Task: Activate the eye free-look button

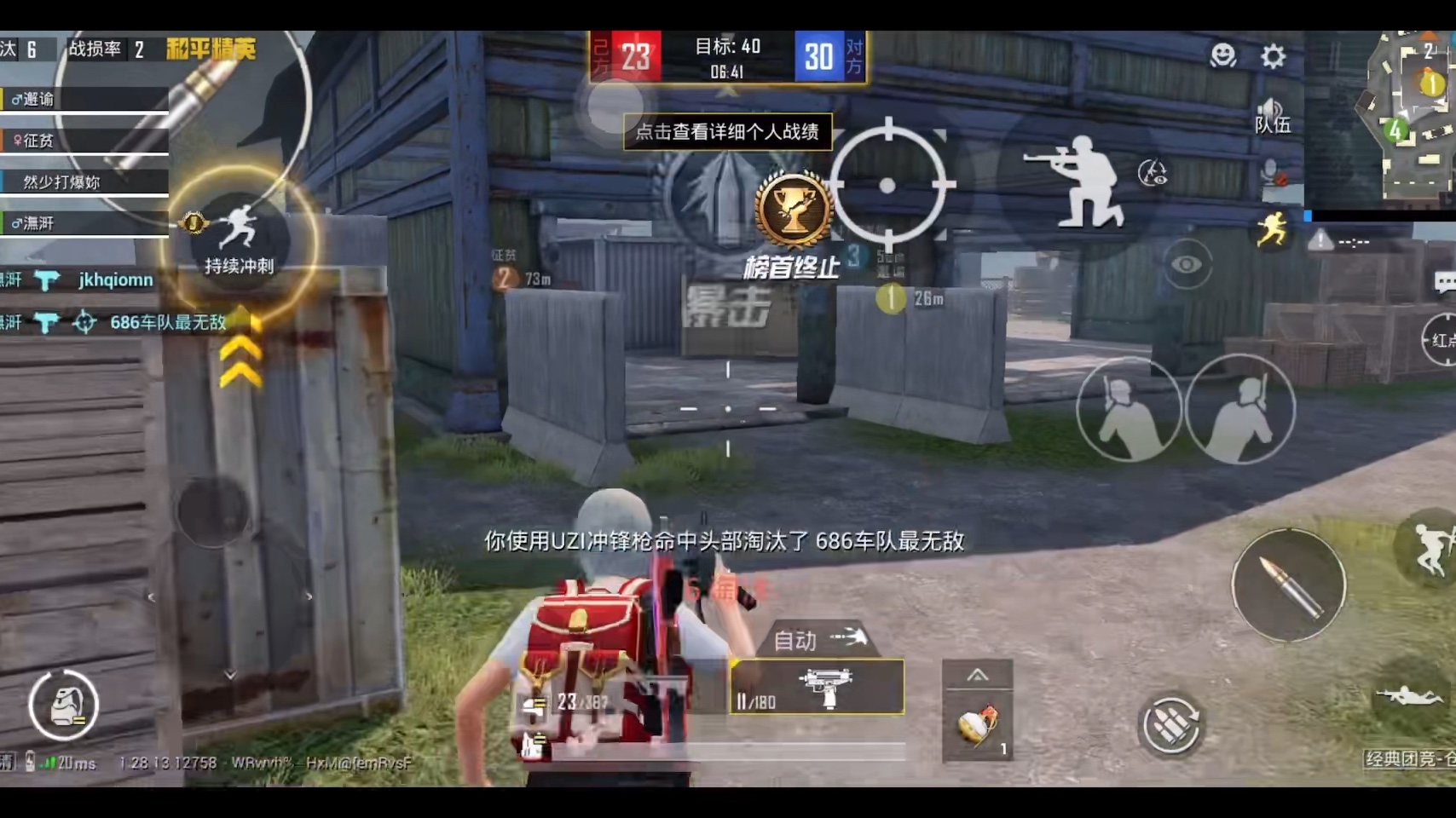Action: tap(1186, 264)
